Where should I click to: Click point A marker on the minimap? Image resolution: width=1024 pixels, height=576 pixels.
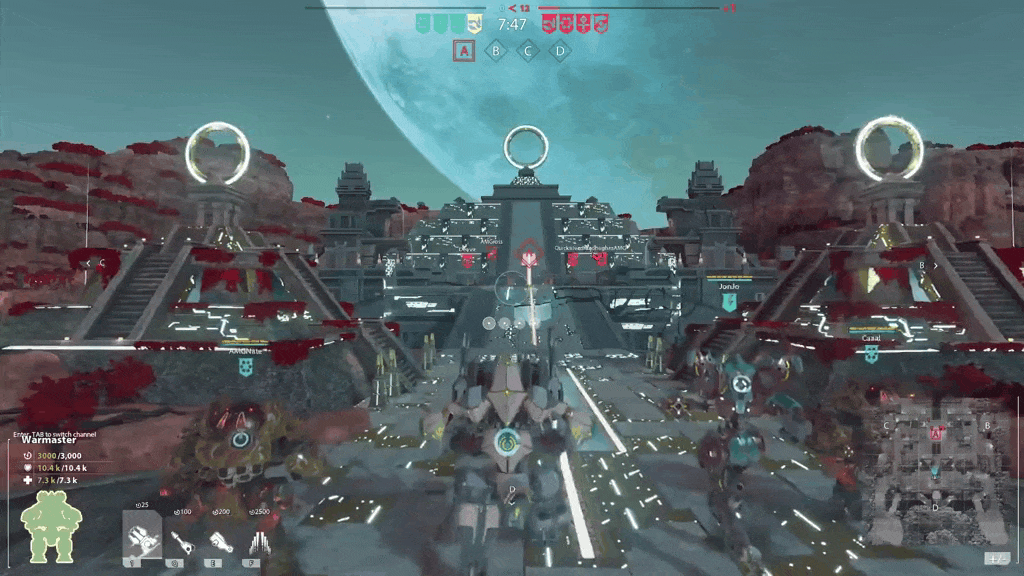click(936, 434)
